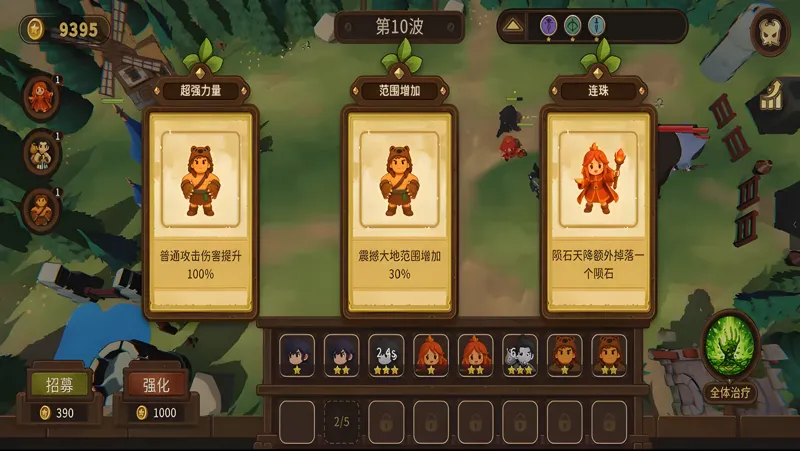Image resolution: width=800 pixels, height=451 pixels.
Task: Select the red-haired mage side portrait
Action: tap(41, 97)
